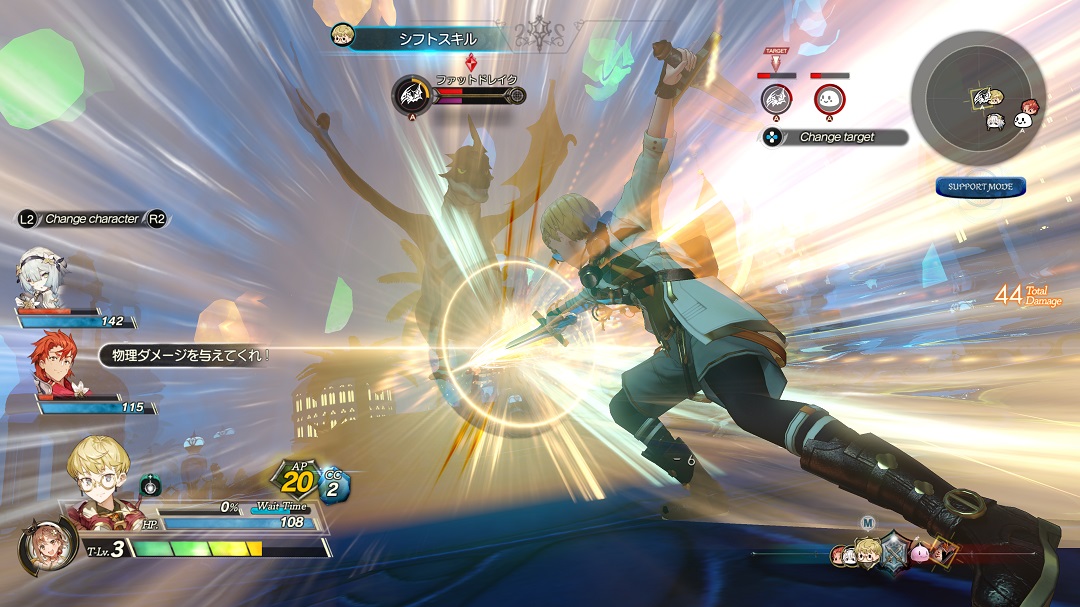The image size is (1080, 607).
Task: Click the pink puni on the turn timeline
Action: (919, 552)
